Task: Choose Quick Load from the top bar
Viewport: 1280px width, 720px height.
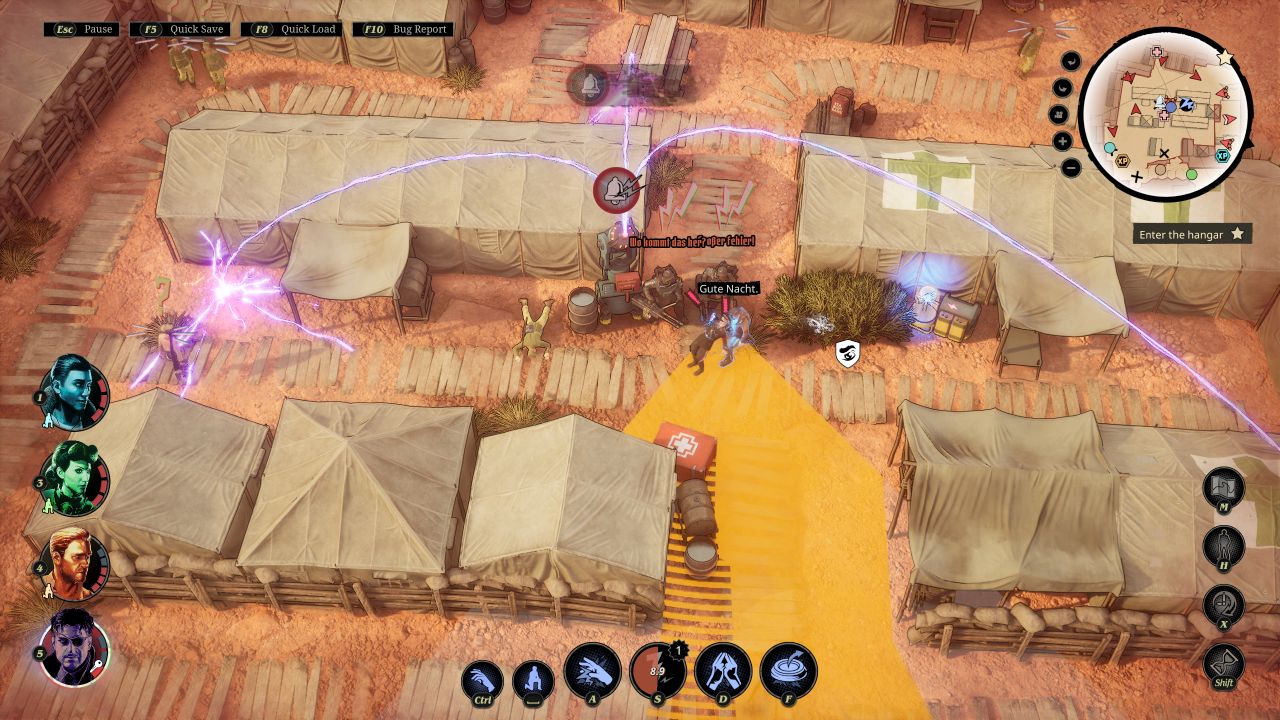Action: click(x=297, y=29)
